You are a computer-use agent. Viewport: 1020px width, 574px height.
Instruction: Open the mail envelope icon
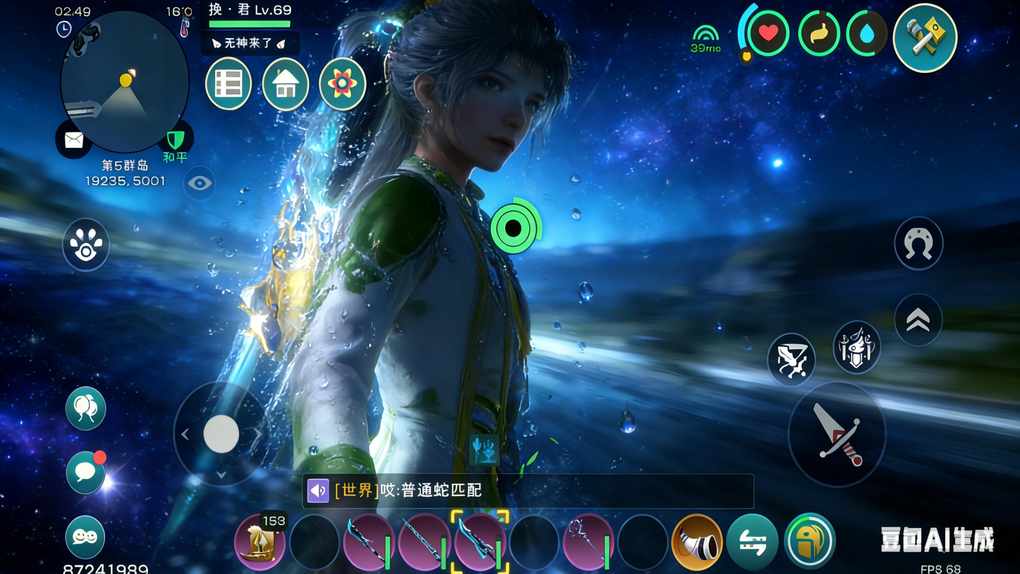click(x=74, y=140)
